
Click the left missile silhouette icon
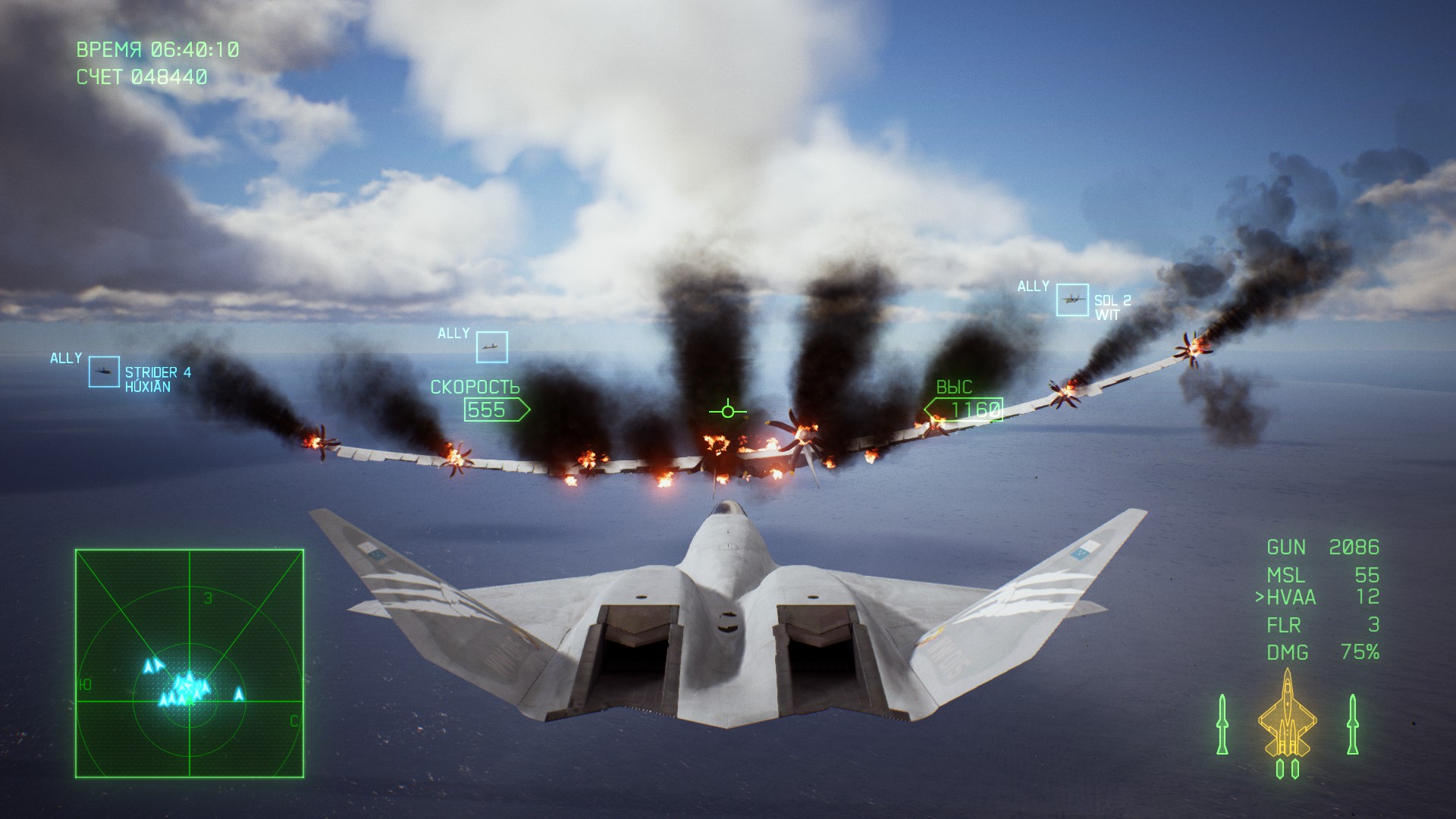(x=1222, y=724)
